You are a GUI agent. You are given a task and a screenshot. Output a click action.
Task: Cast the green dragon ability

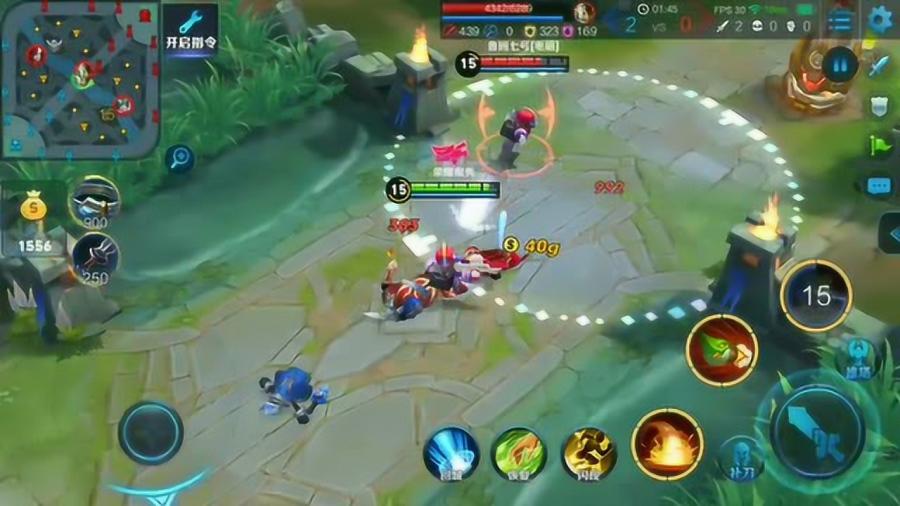(721, 350)
